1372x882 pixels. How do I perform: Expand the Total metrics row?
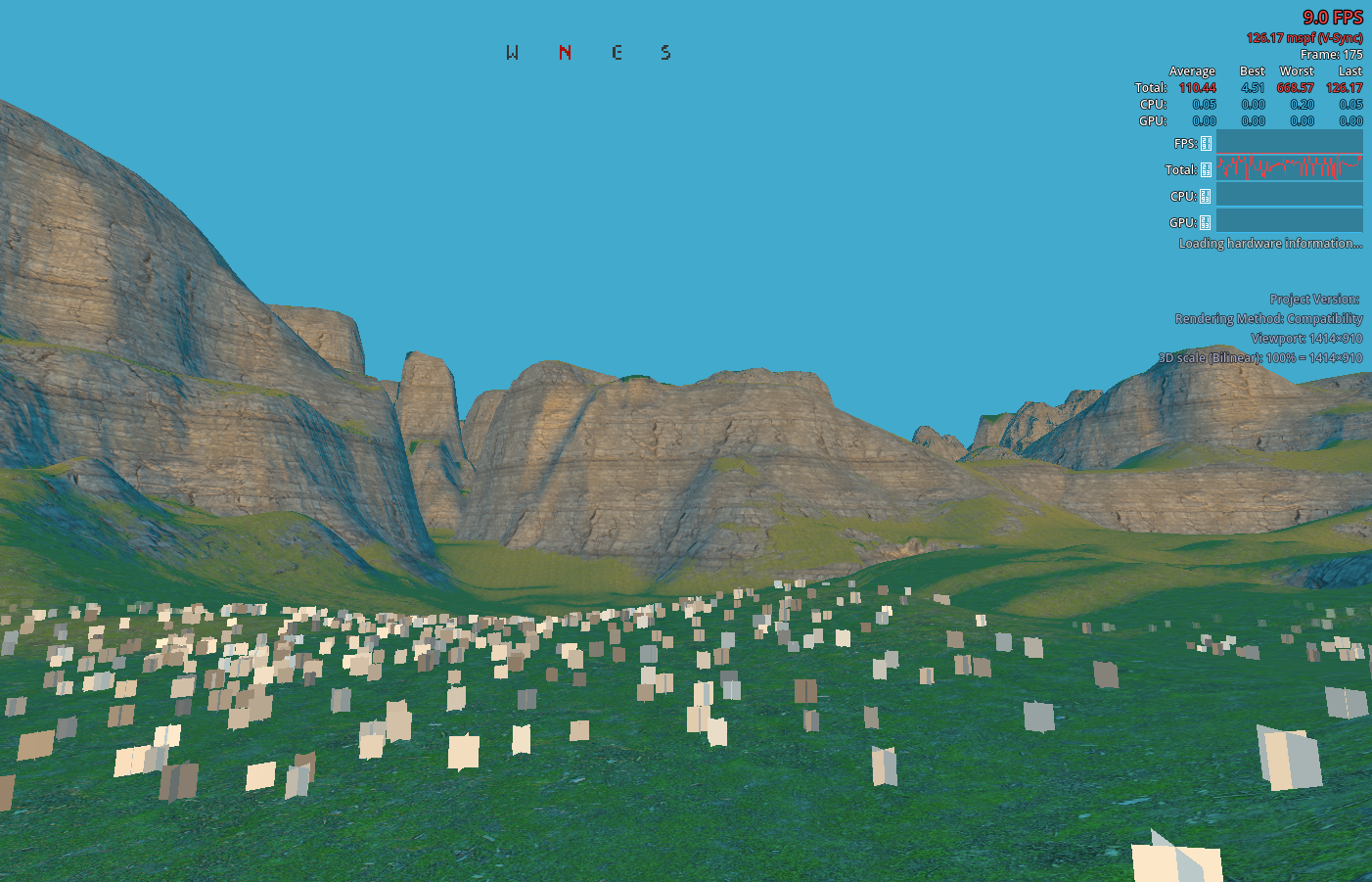(x=1150, y=87)
